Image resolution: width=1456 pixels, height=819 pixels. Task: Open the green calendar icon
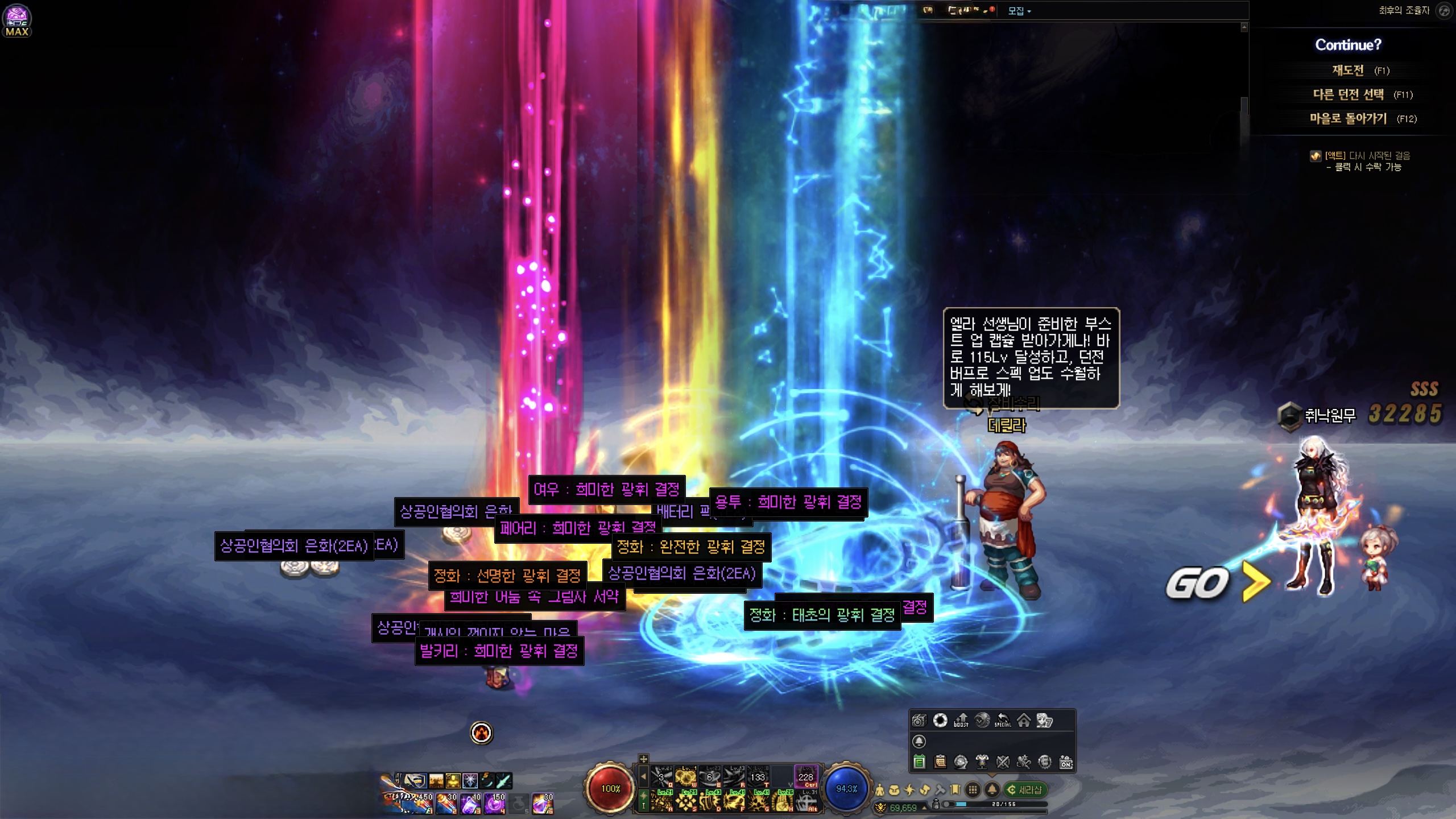pyautogui.click(x=919, y=762)
